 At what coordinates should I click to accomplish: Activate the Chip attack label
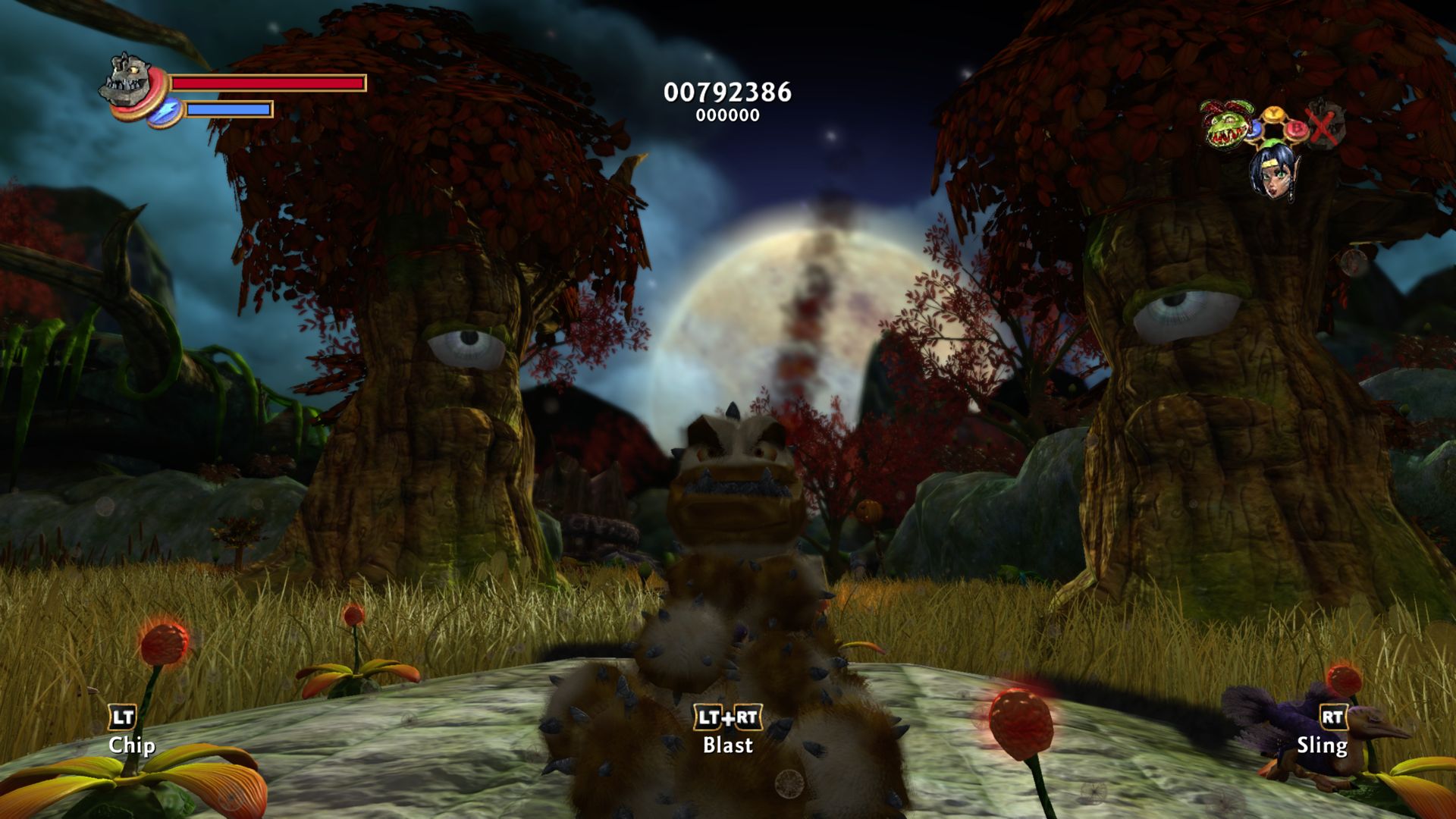point(131,745)
